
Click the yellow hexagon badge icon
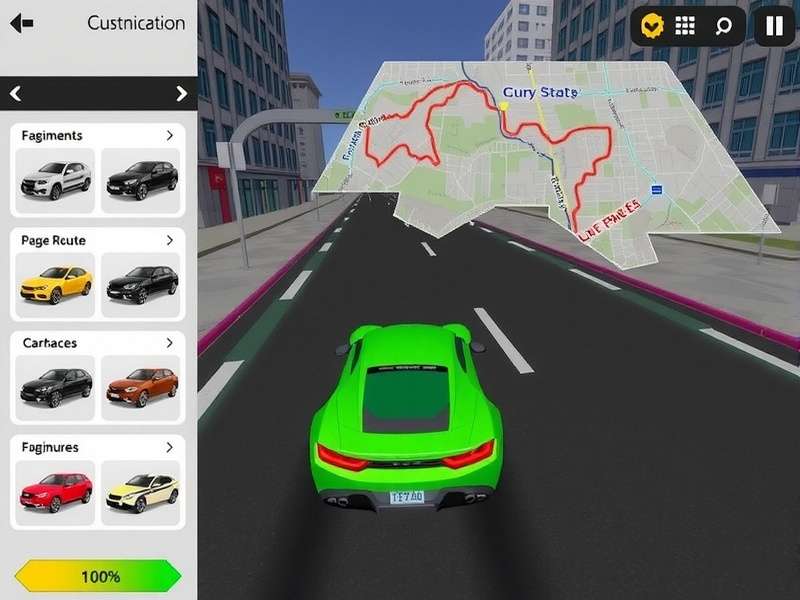pos(653,26)
